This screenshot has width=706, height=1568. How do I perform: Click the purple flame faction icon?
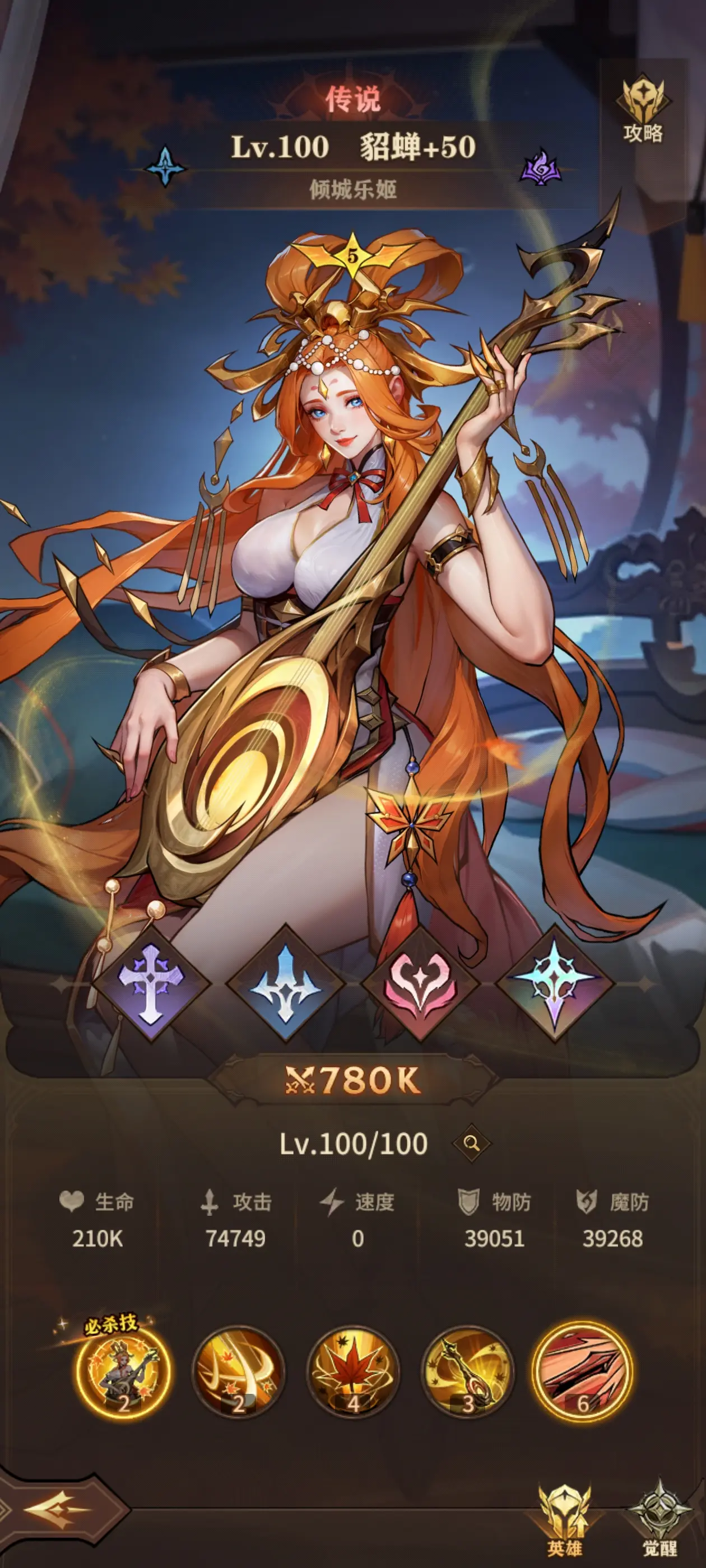tap(541, 167)
